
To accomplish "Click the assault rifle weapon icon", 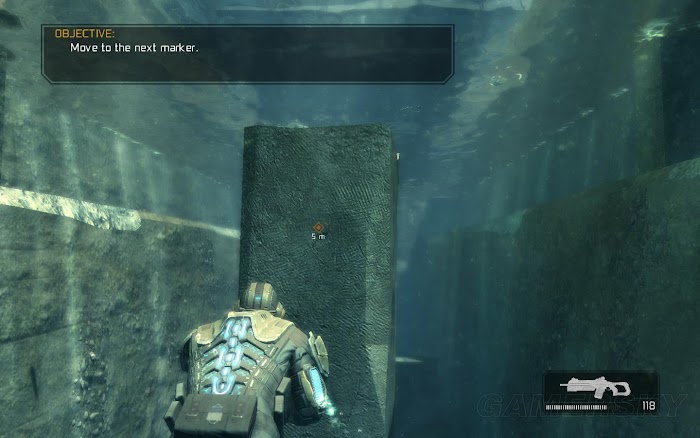I will pyautogui.click(x=594, y=389).
